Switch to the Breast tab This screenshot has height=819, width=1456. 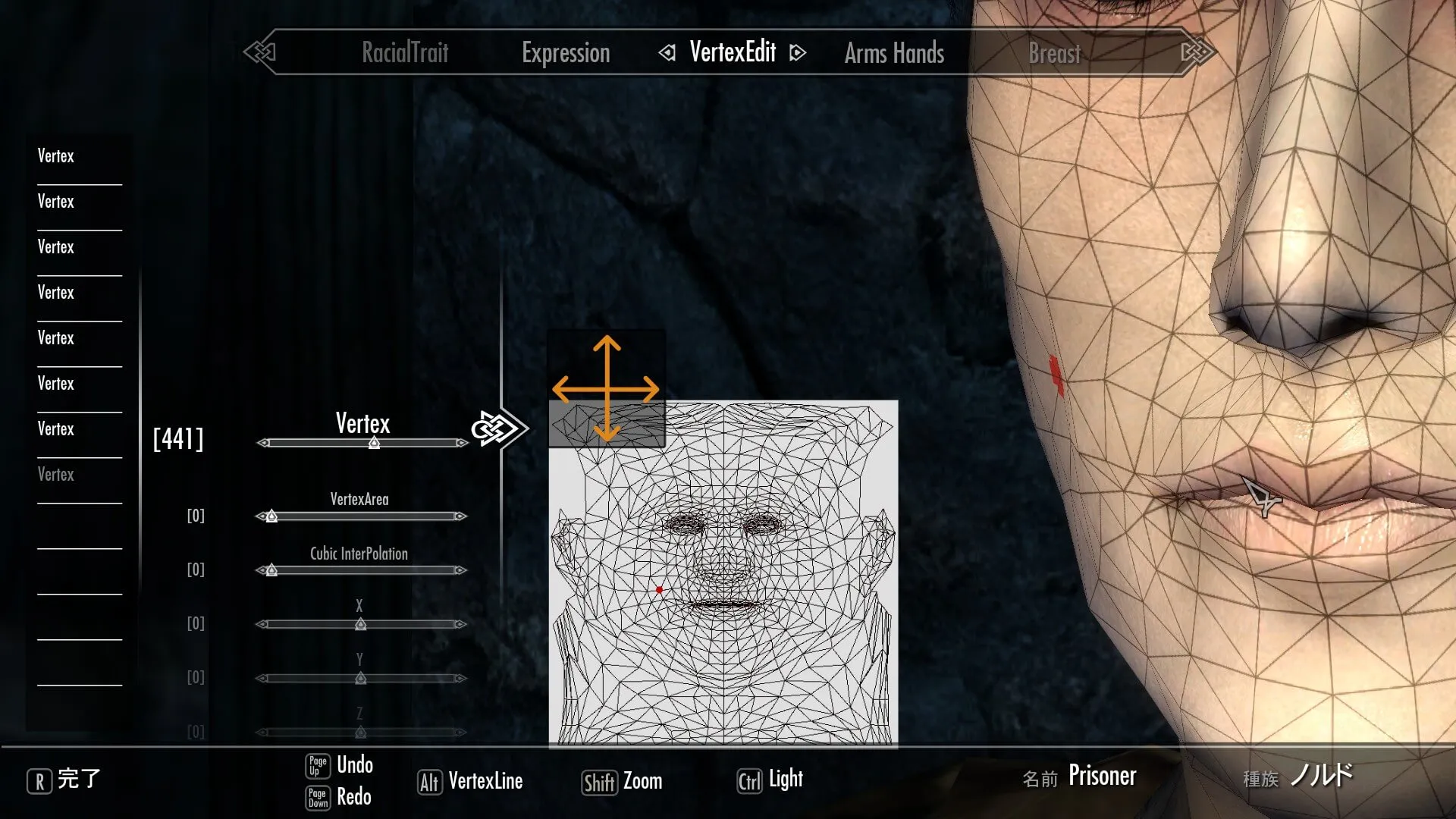1054,53
